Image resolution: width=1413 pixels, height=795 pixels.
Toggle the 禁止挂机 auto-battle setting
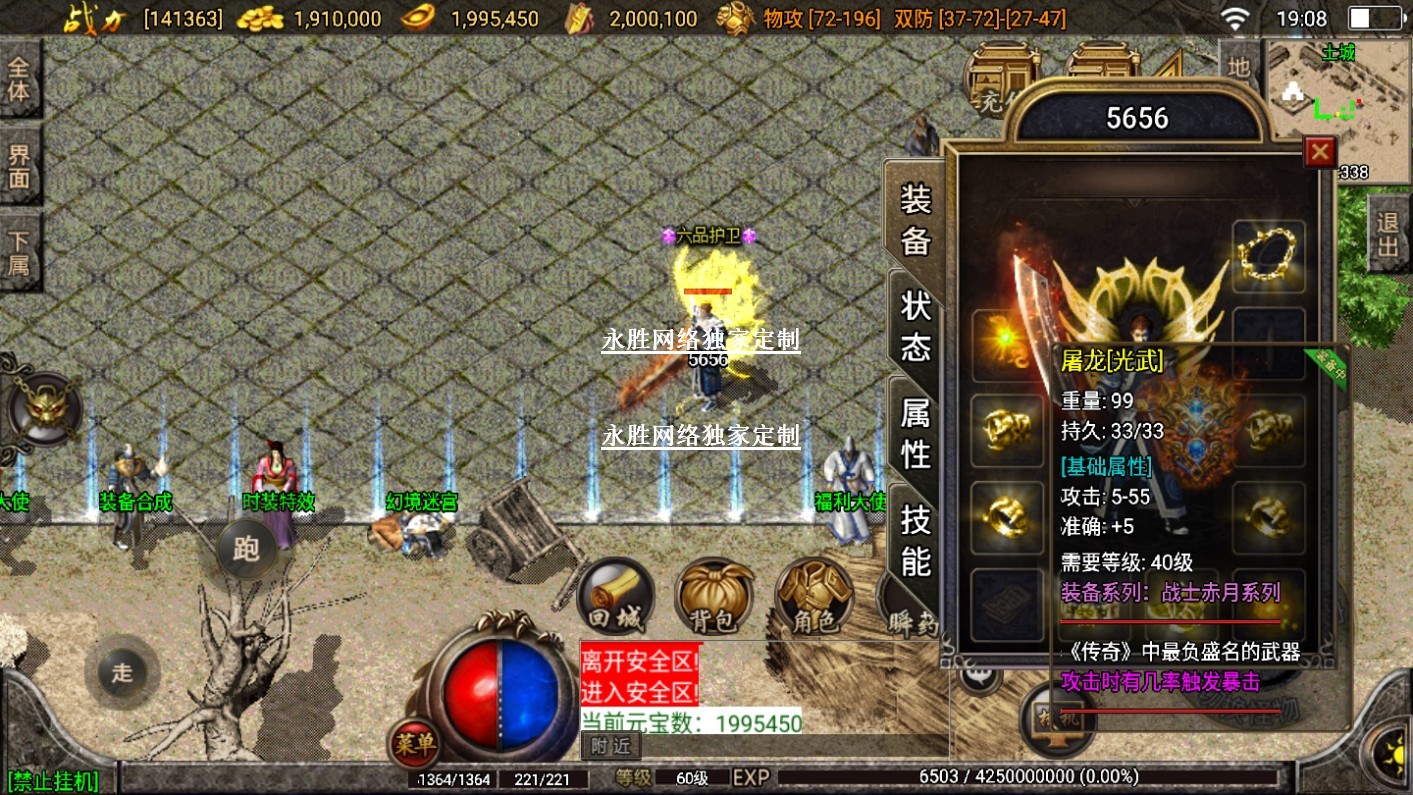(54, 781)
